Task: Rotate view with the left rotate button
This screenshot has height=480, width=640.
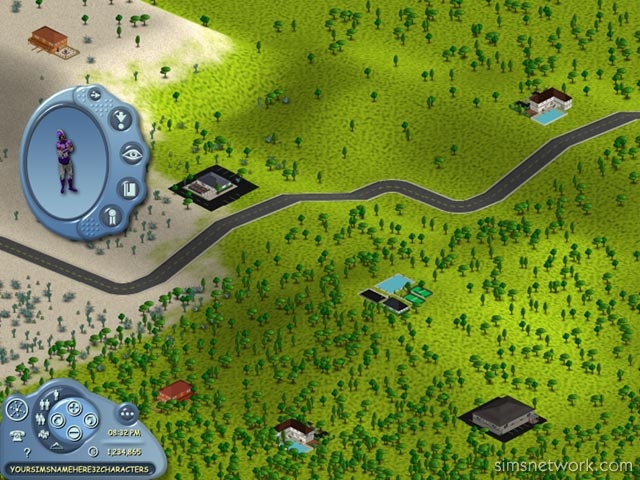Action: coord(56,420)
